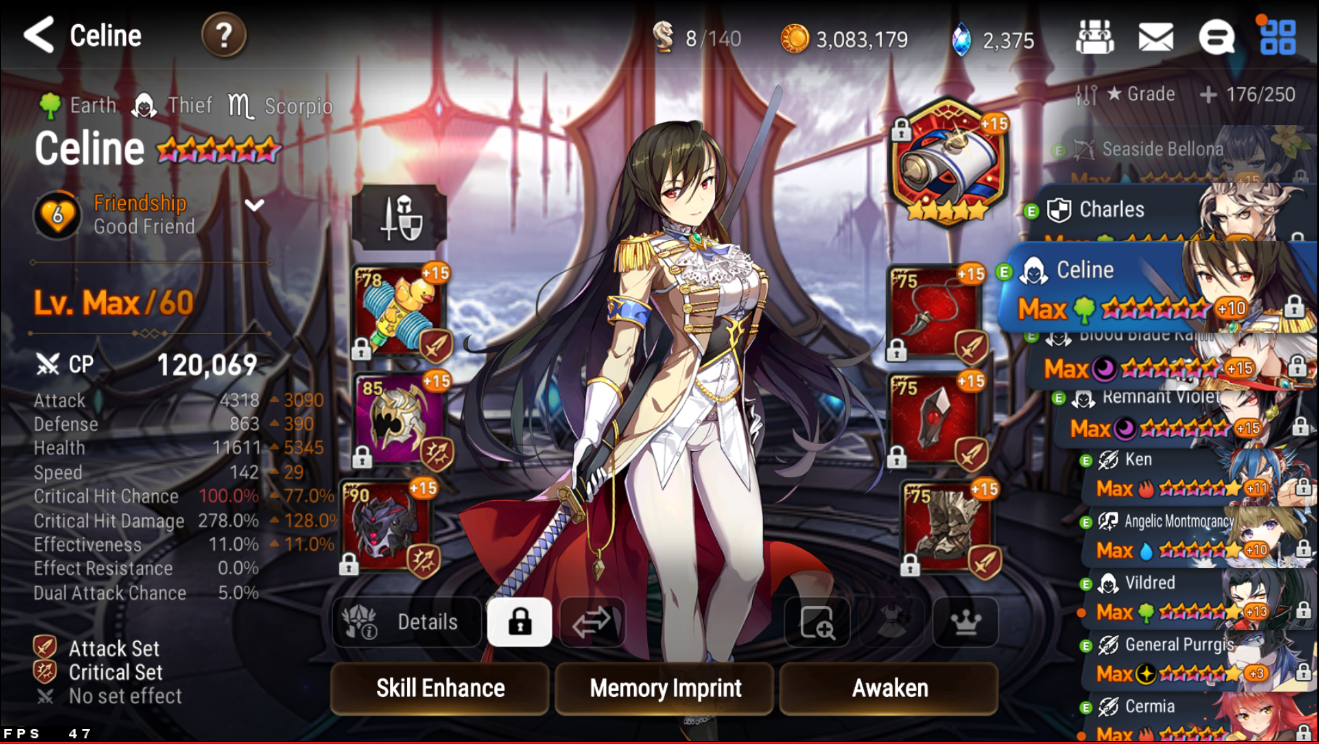Click the magnifier icon to view Celine fullscreen
Screen dimensions: 1319x744
click(x=818, y=622)
